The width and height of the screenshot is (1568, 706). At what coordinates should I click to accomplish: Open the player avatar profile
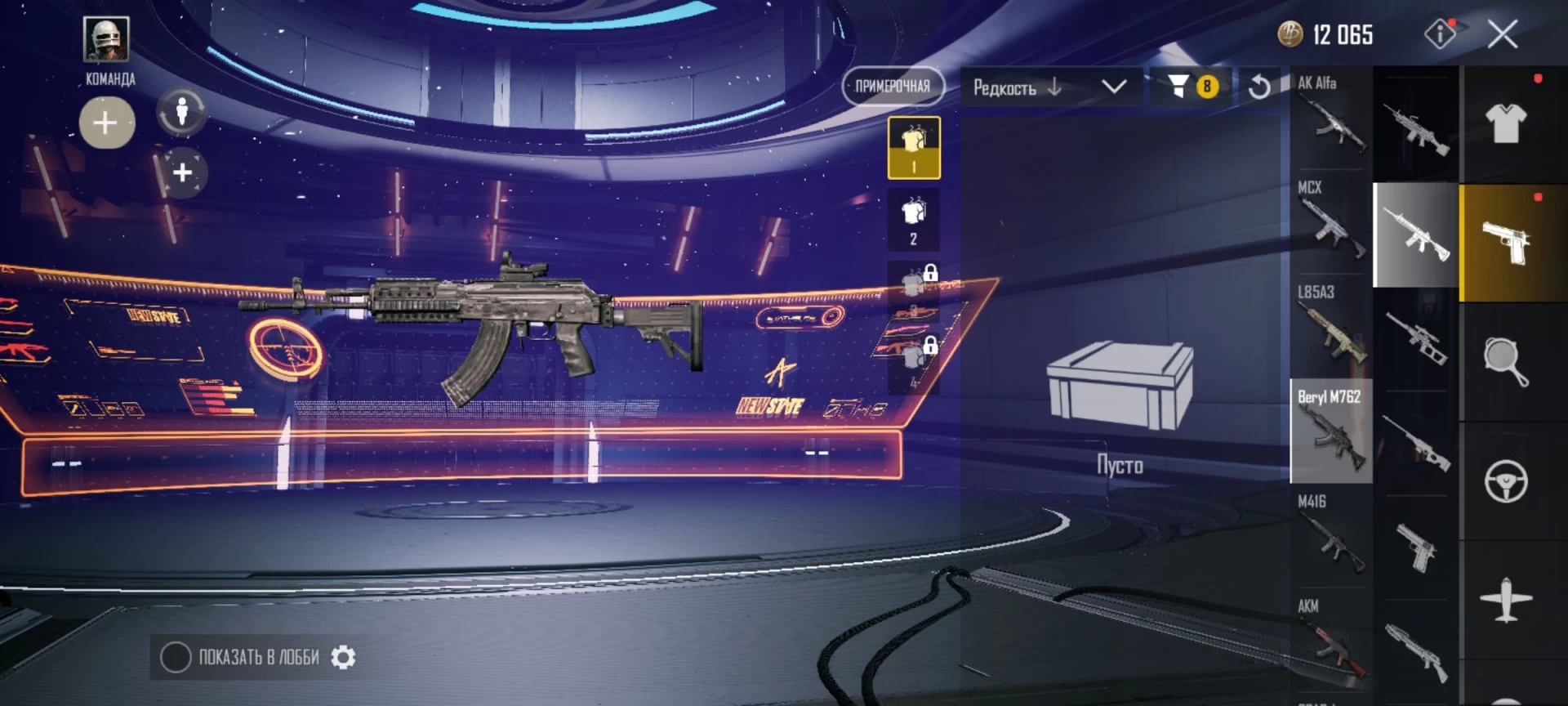(106, 39)
